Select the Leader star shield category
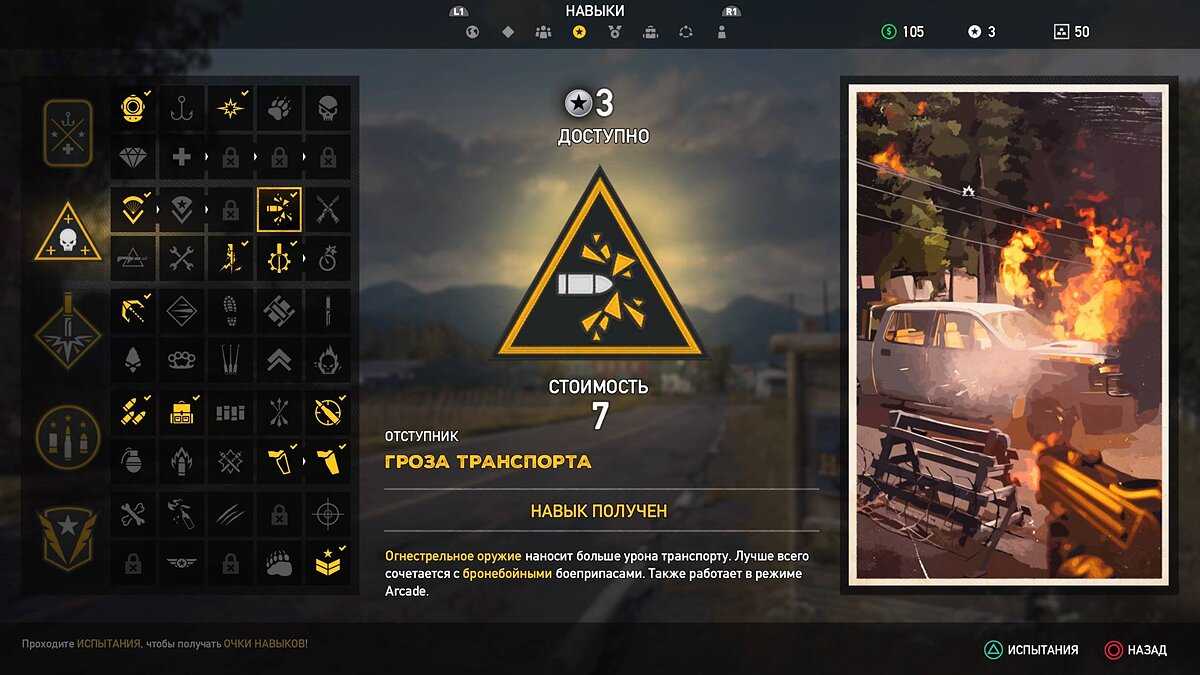1200x675 pixels. point(68,538)
